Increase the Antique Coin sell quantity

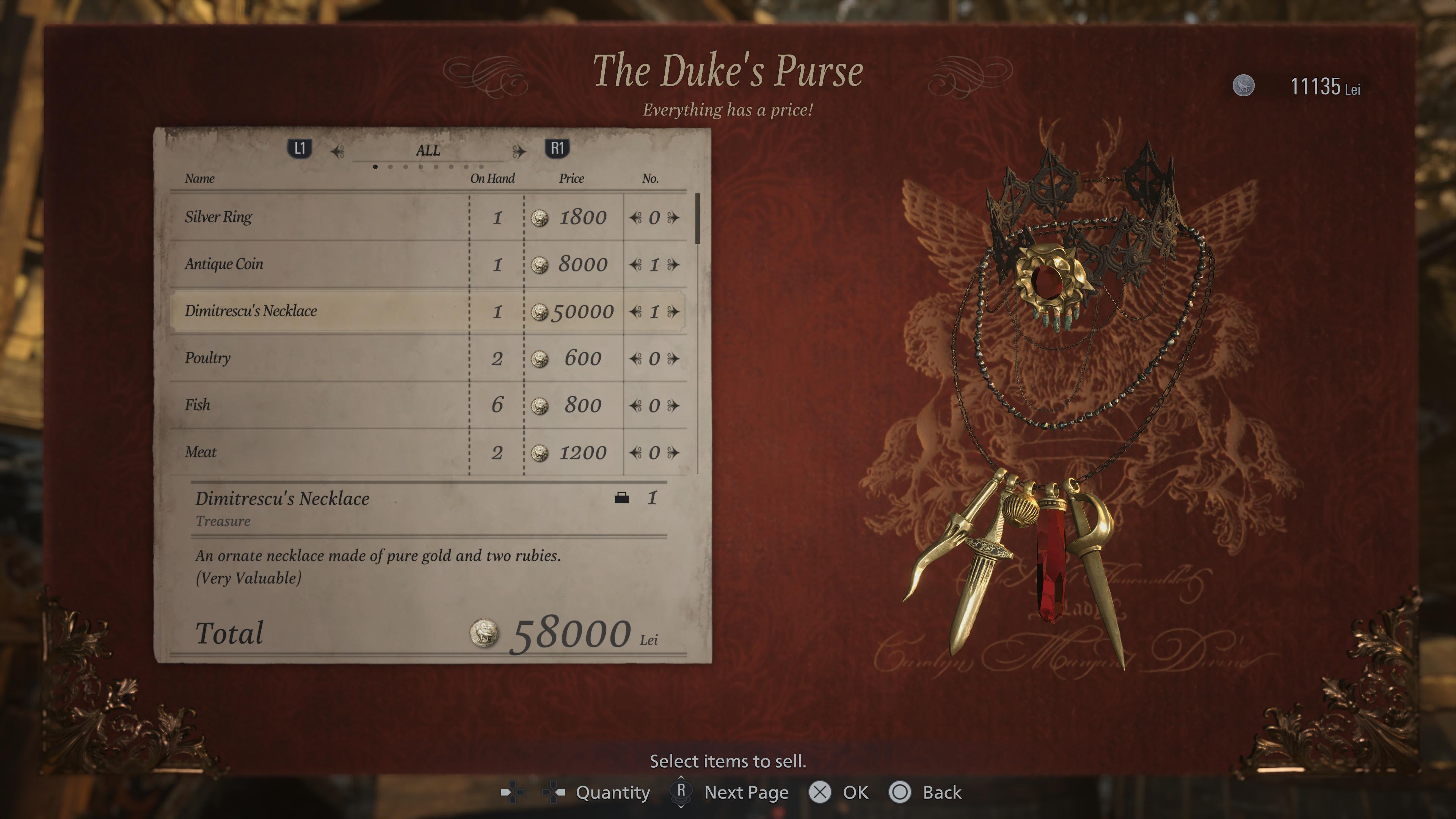[674, 264]
